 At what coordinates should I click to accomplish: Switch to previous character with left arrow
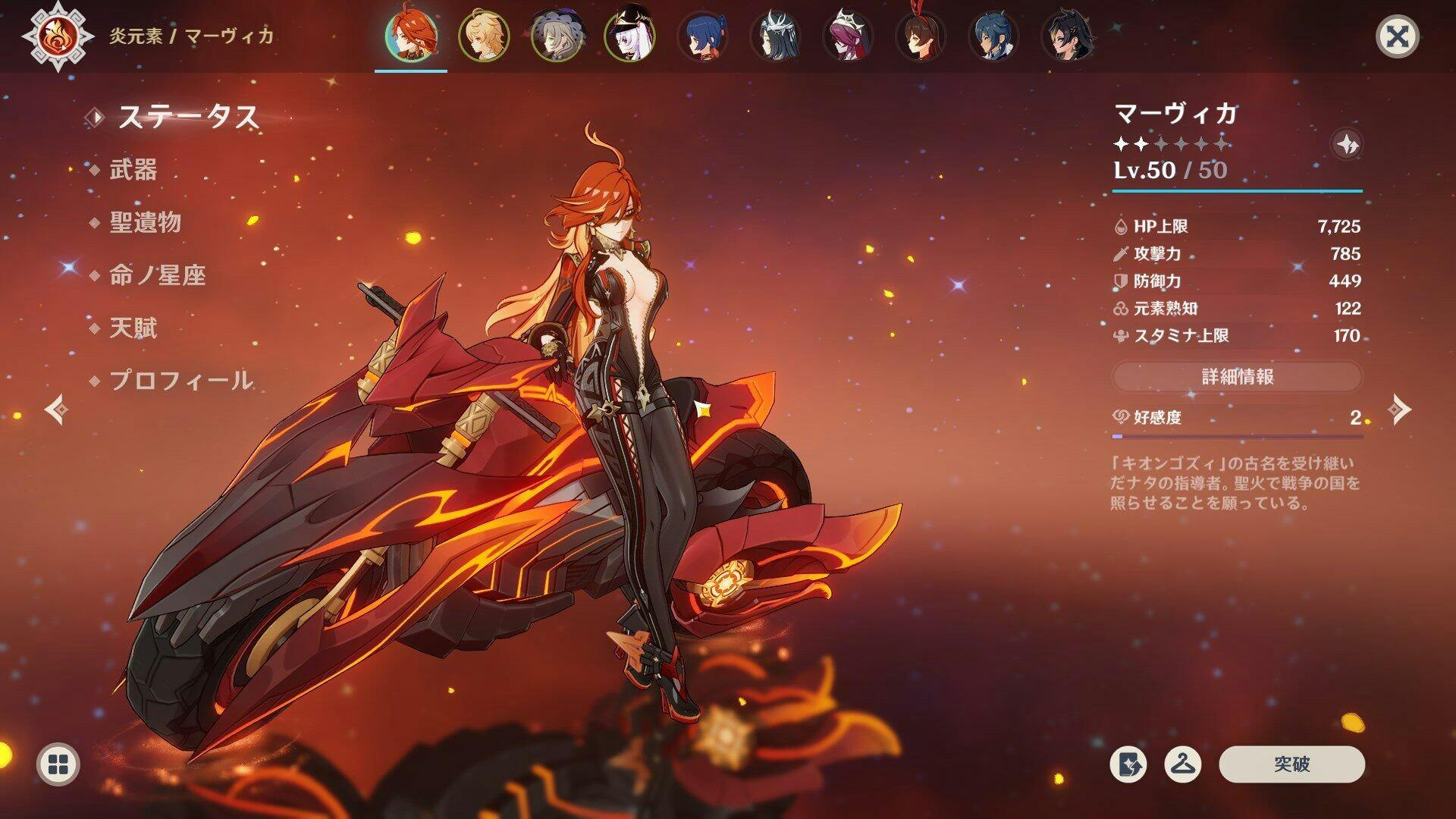click(57, 410)
